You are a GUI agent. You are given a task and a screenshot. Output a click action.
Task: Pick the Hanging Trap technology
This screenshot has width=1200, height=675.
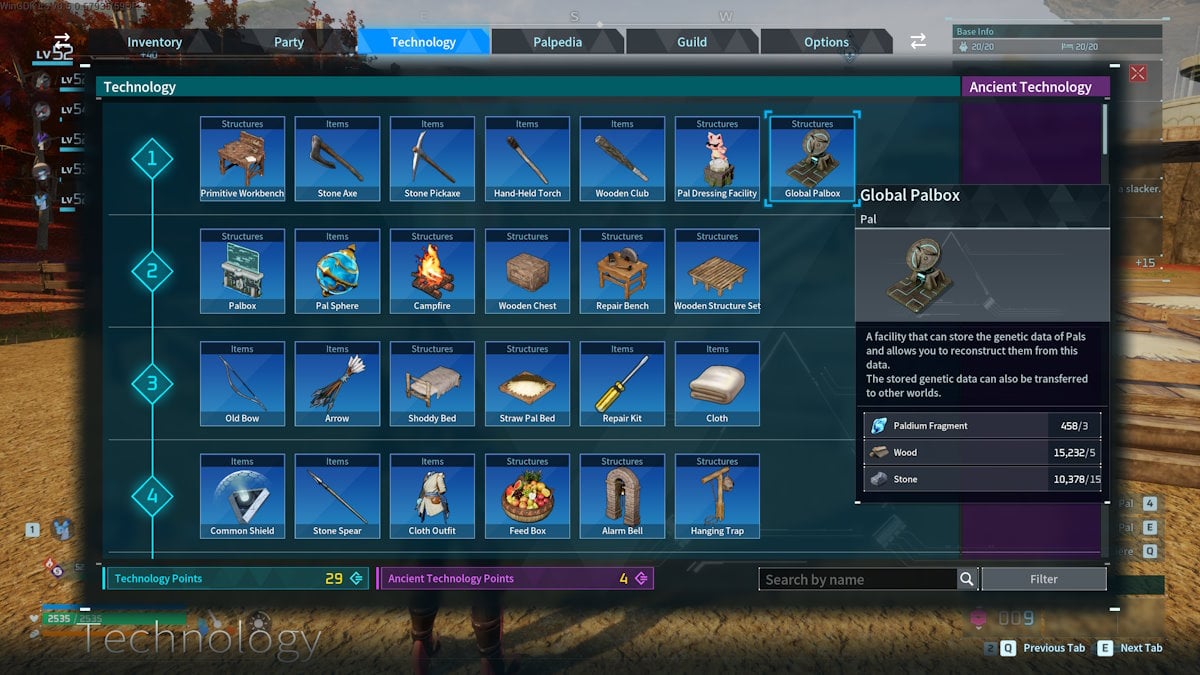coord(717,496)
